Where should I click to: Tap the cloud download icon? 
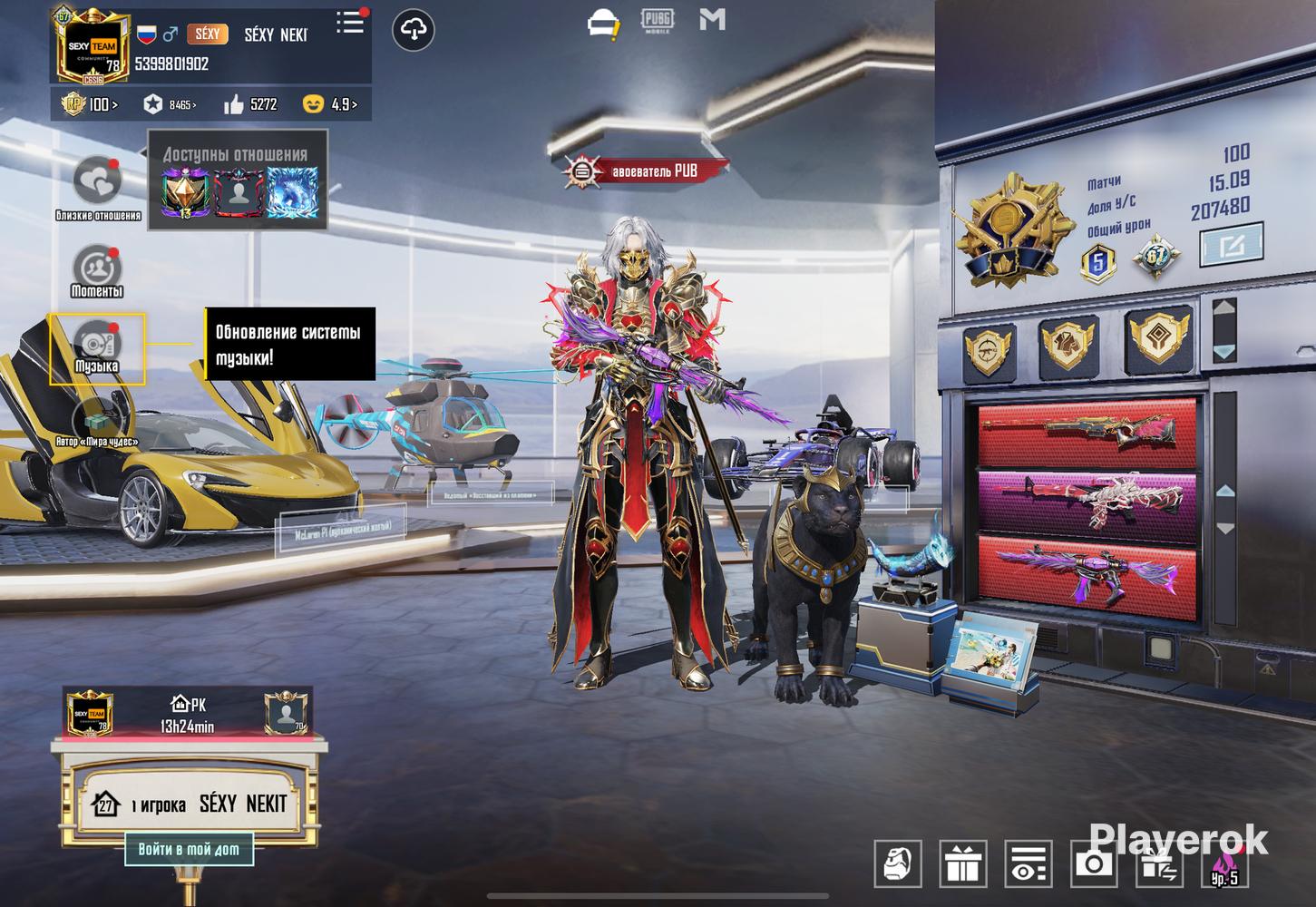coord(413,31)
